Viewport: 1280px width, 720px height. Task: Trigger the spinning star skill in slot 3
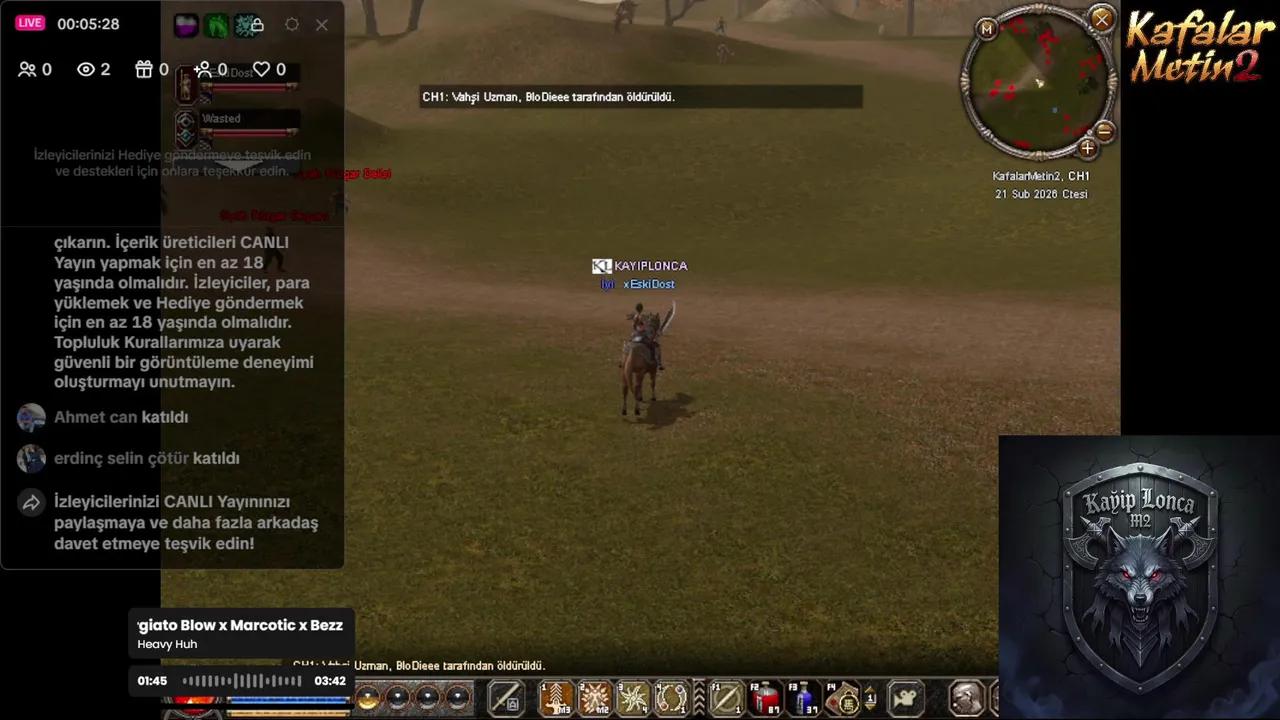coord(633,698)
